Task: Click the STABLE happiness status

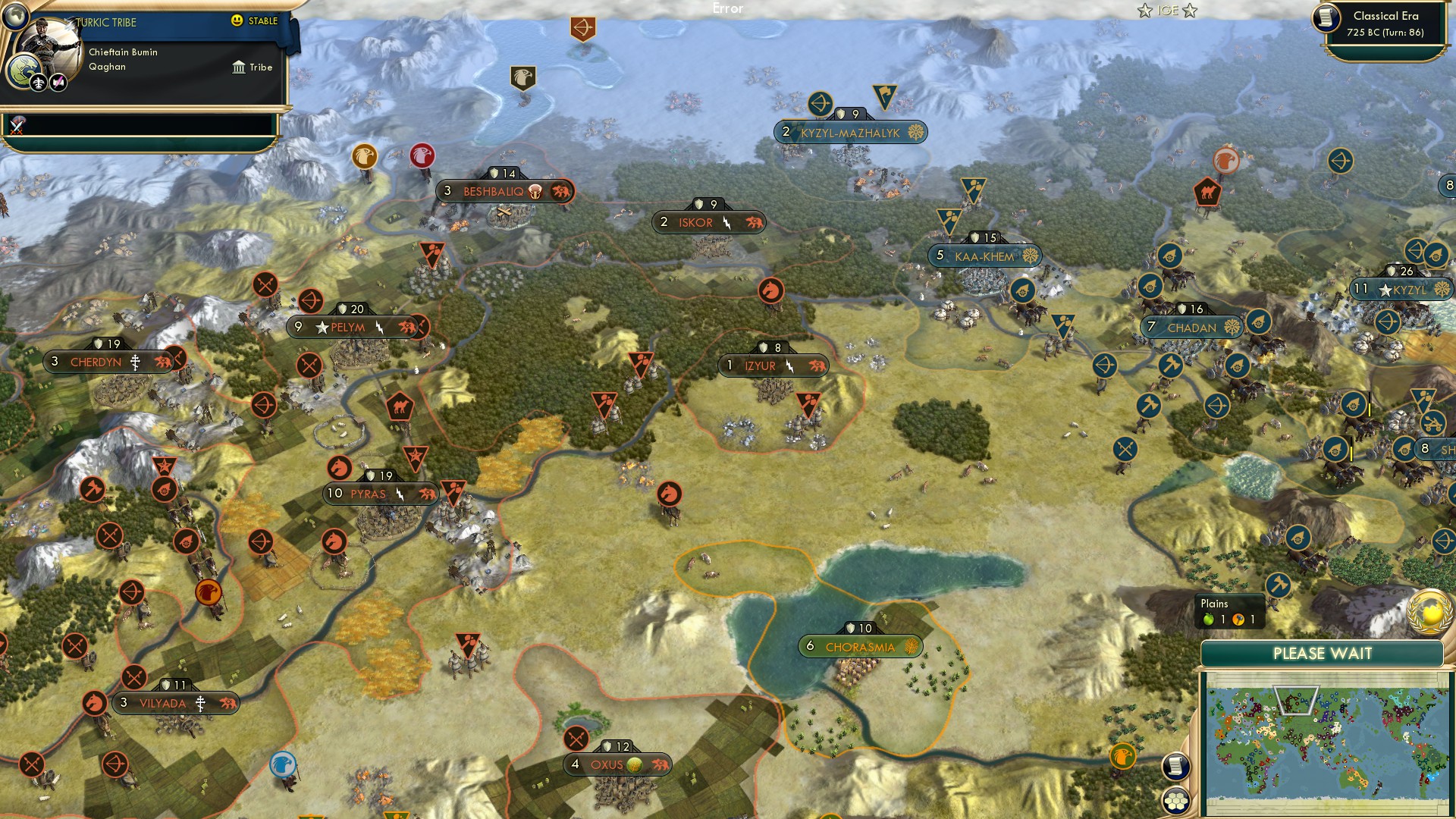Action: (254, 22)
